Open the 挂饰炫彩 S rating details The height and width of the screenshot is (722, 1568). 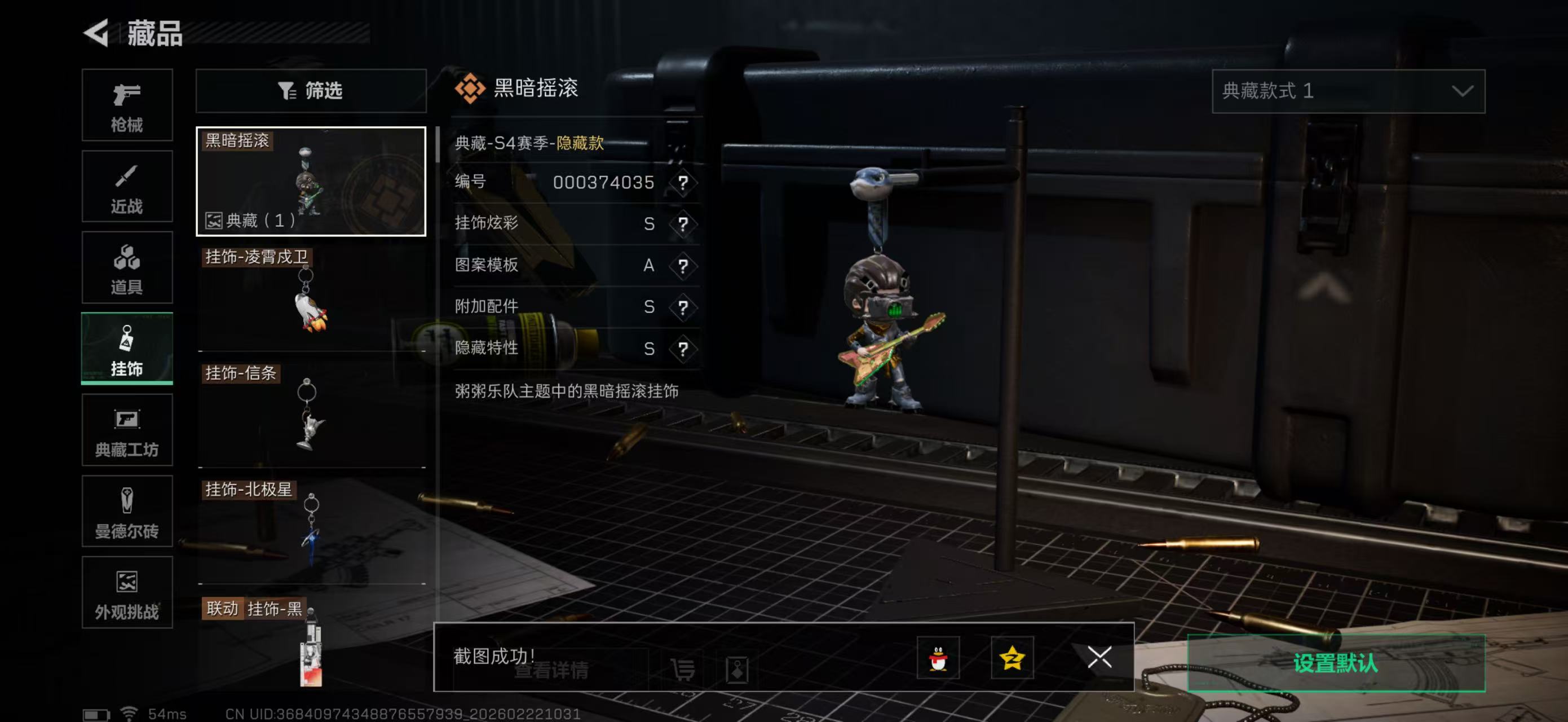click(683, 223)
